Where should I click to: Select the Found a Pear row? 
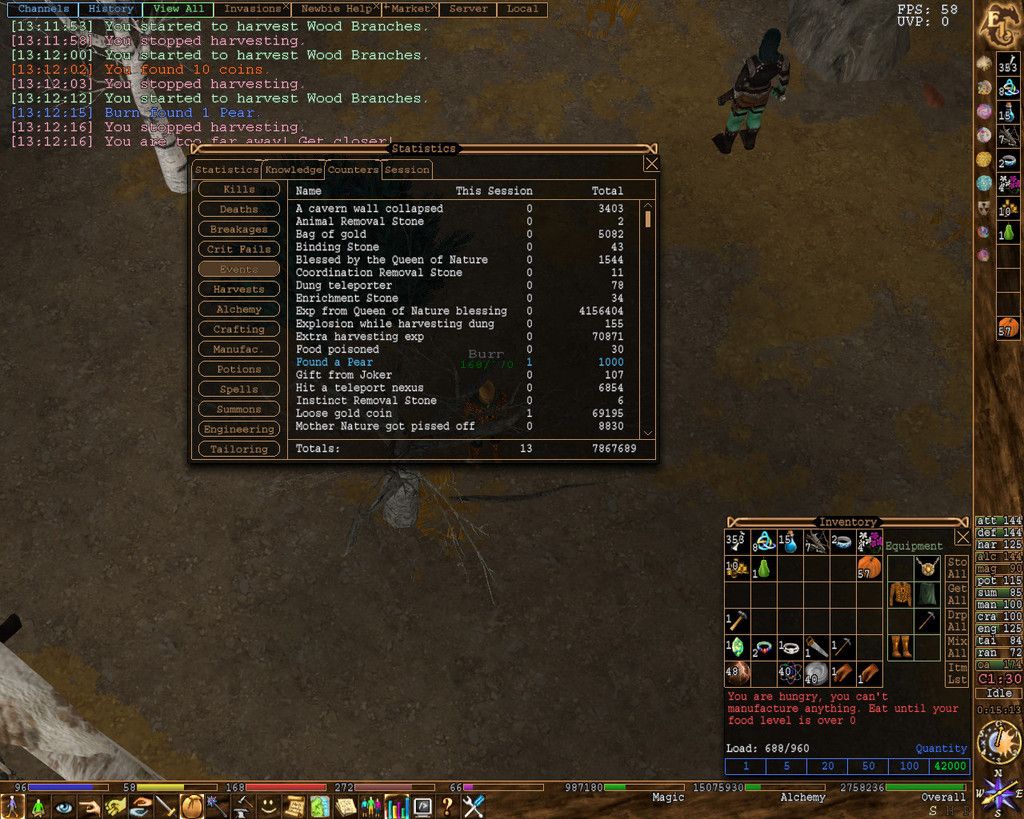click(x=334, y=362)
